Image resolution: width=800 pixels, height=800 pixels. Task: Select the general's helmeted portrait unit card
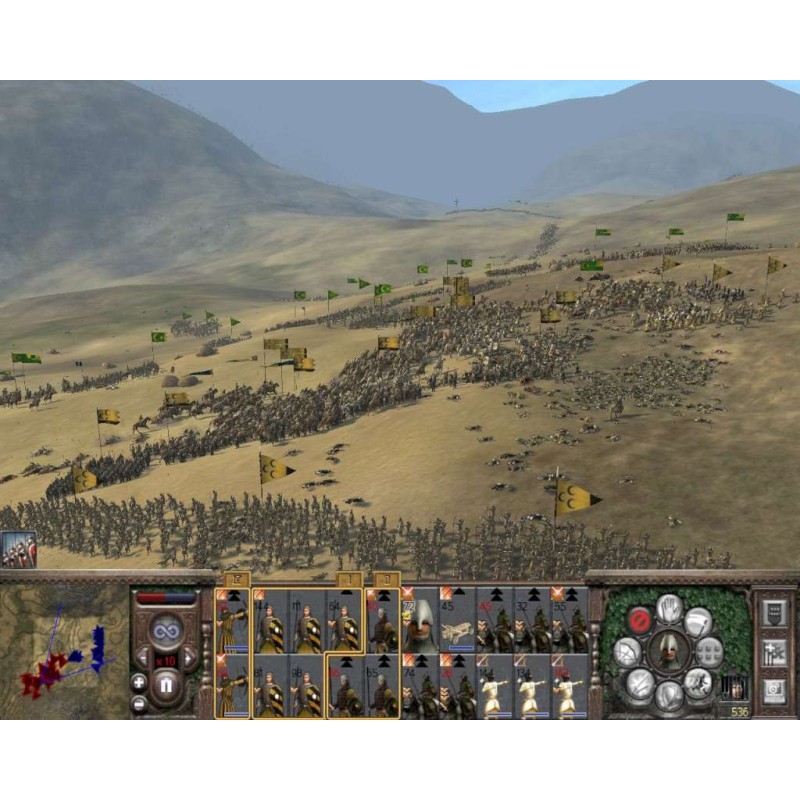tap(419, 620)
